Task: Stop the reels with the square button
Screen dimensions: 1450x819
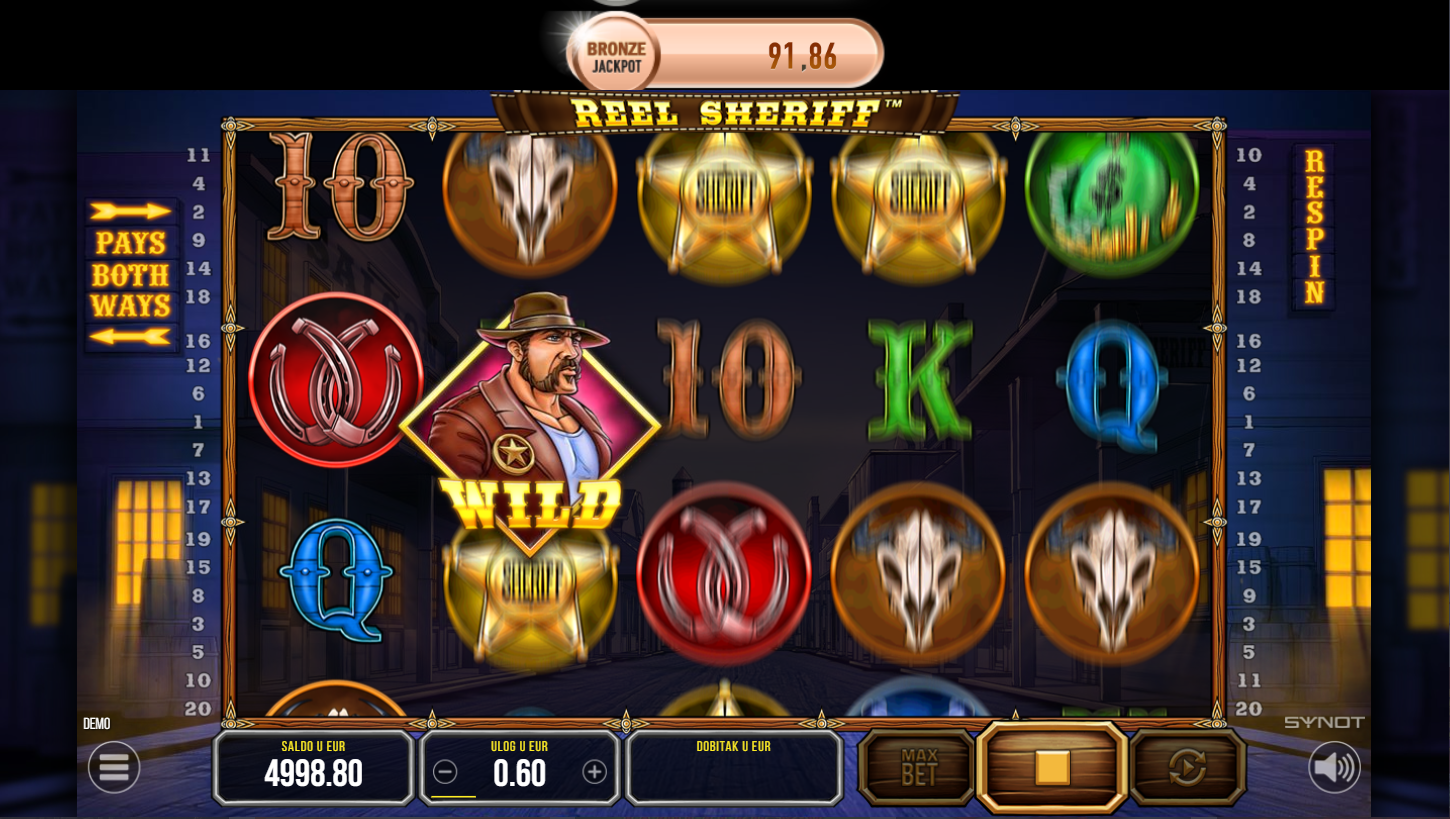Action: coord(1052,767)
